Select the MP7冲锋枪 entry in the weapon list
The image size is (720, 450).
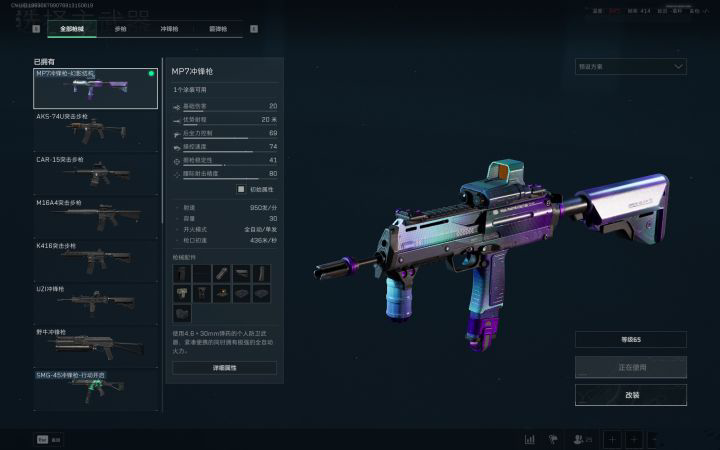[x=95, y=88]
